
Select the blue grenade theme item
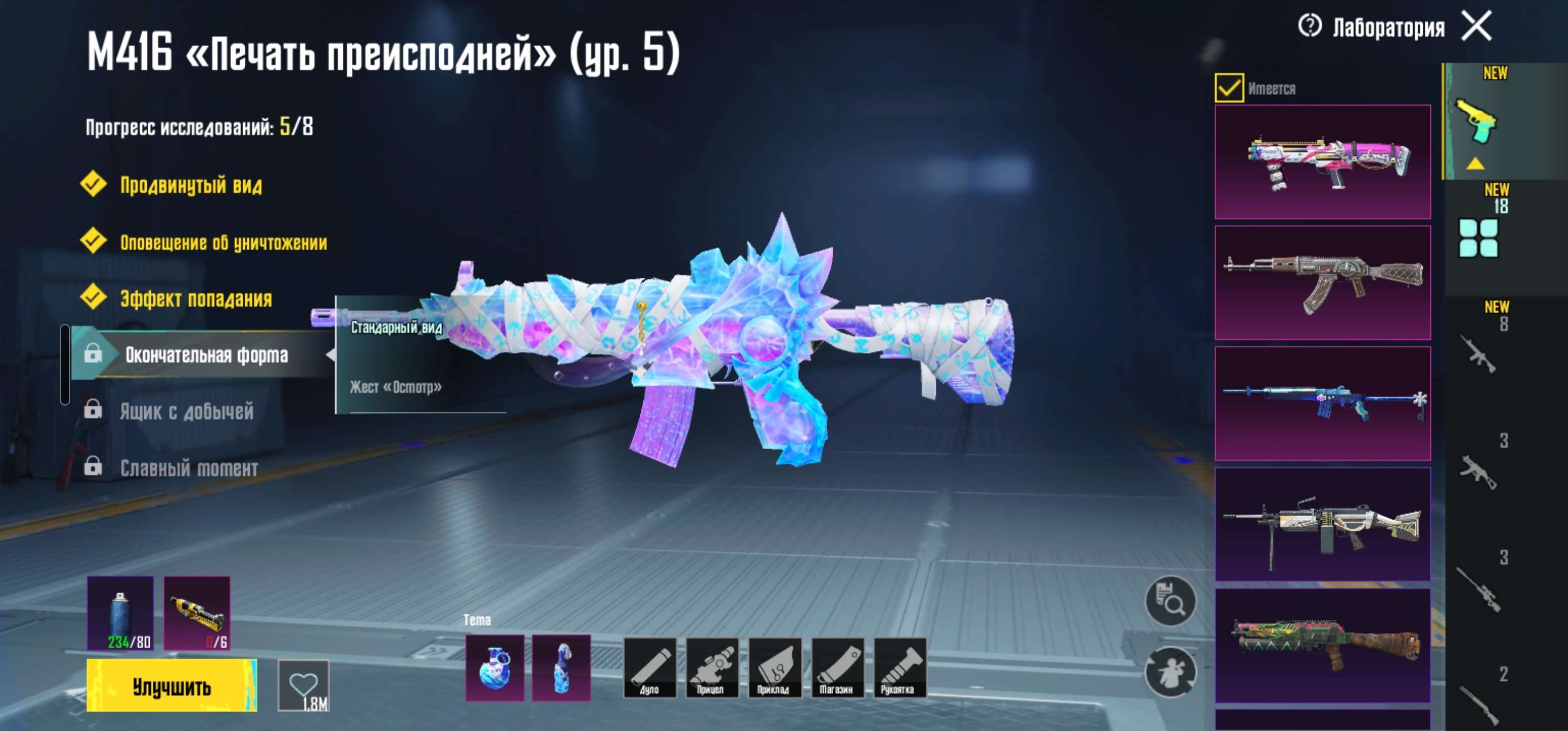coord(494,668)
